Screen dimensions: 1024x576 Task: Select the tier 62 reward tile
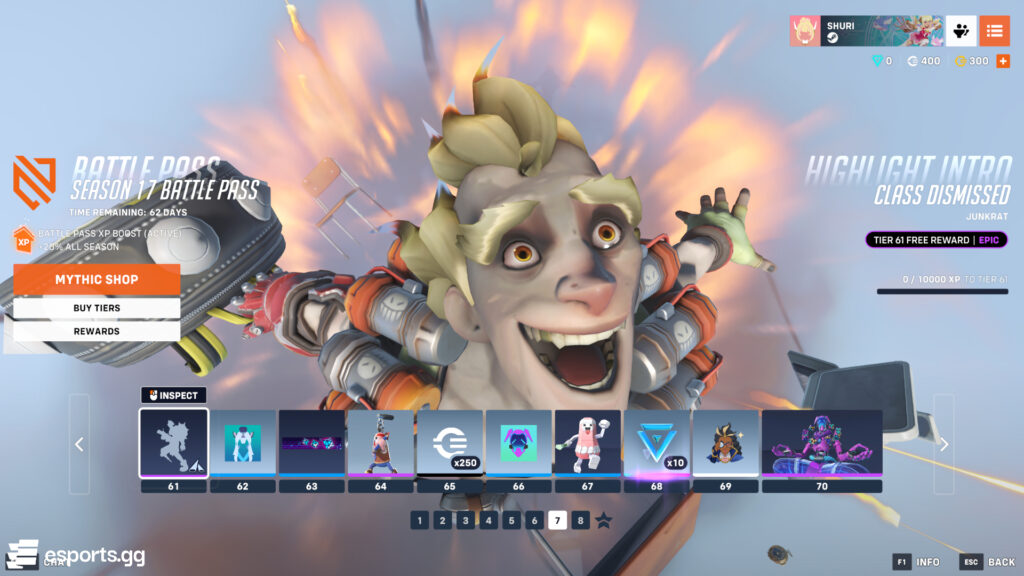(x=243, y=443)
